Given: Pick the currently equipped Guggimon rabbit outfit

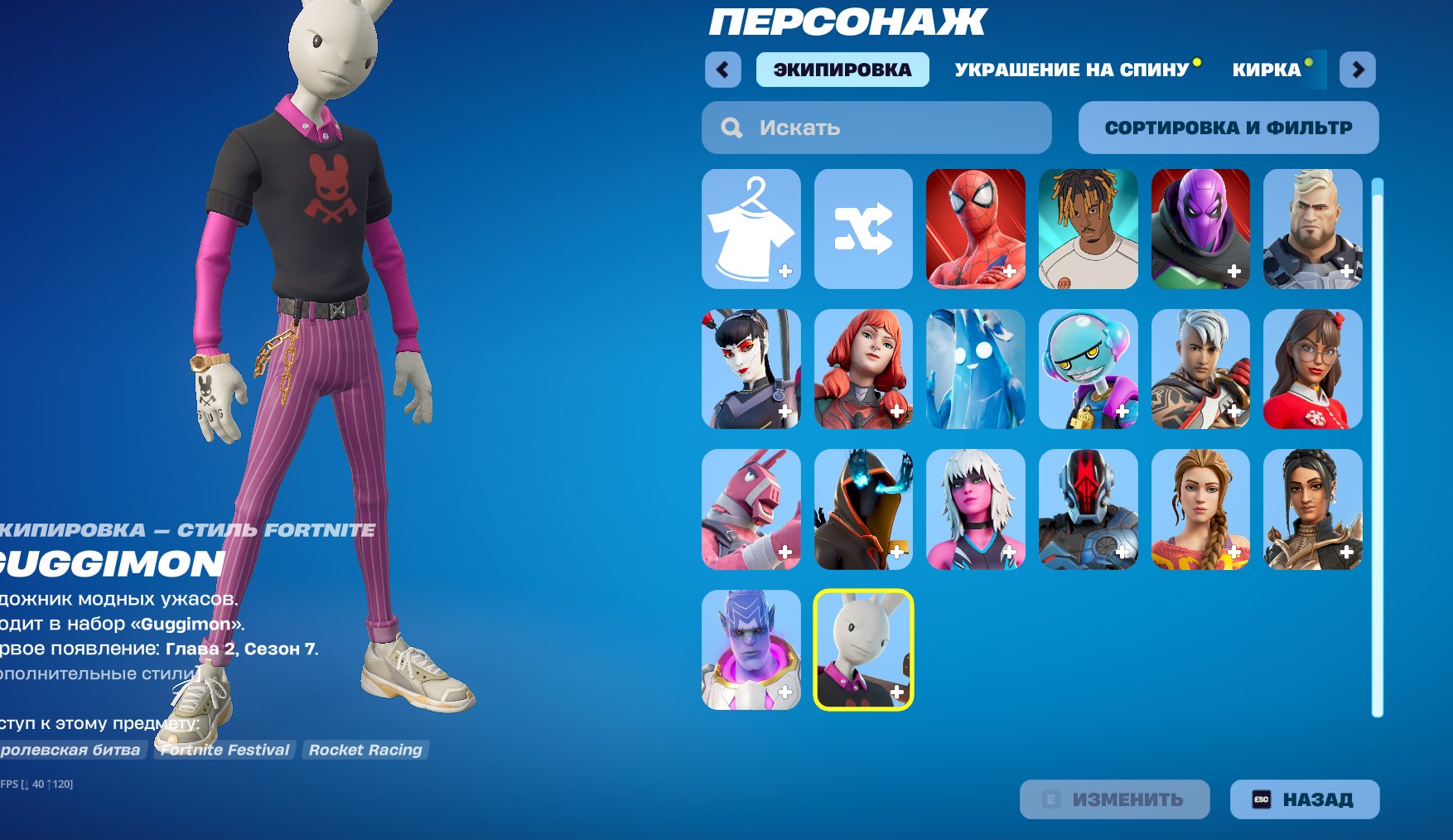Looking at the screenshot, I should [862, 654].
